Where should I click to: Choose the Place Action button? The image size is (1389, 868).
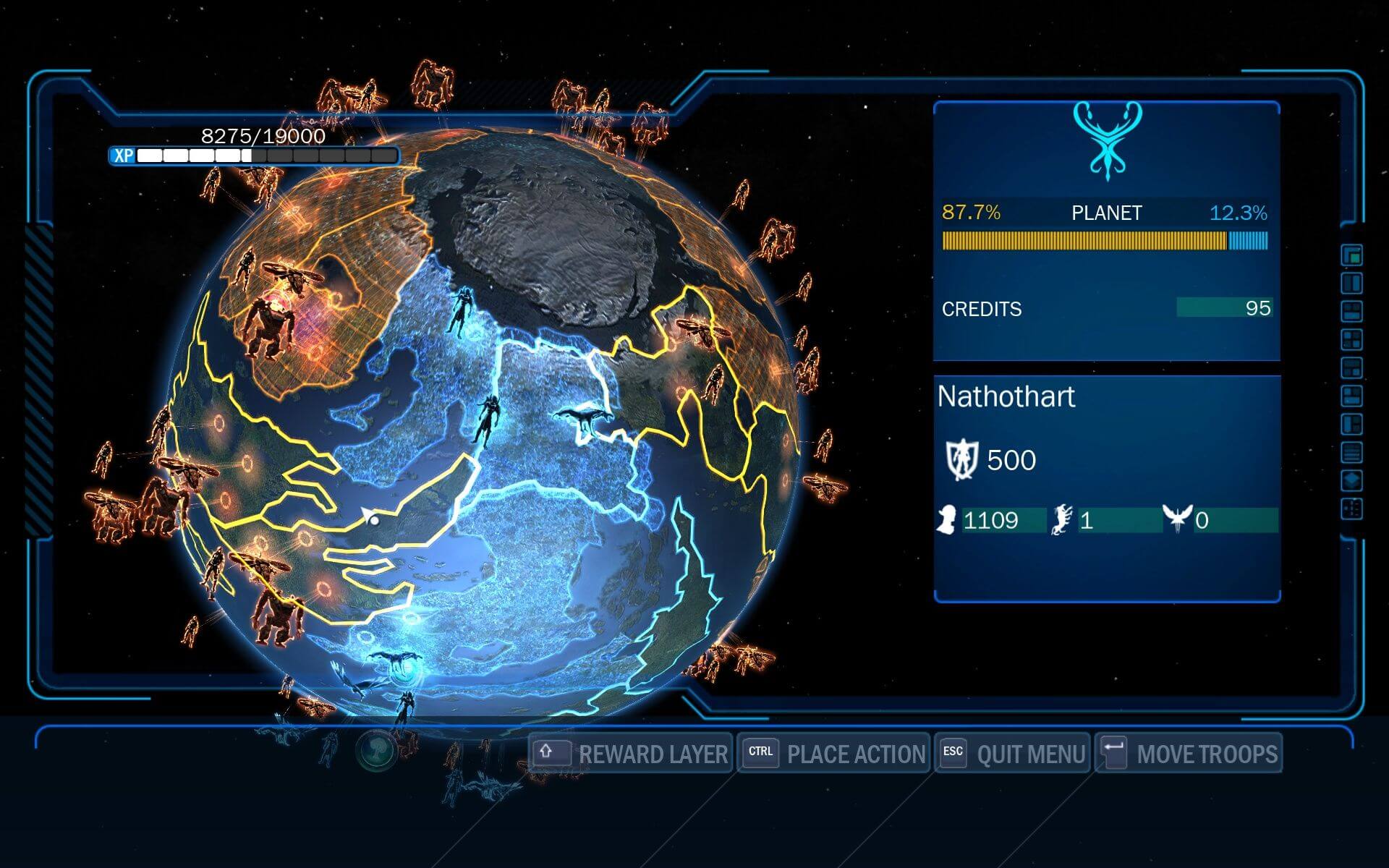pos(833,754)
